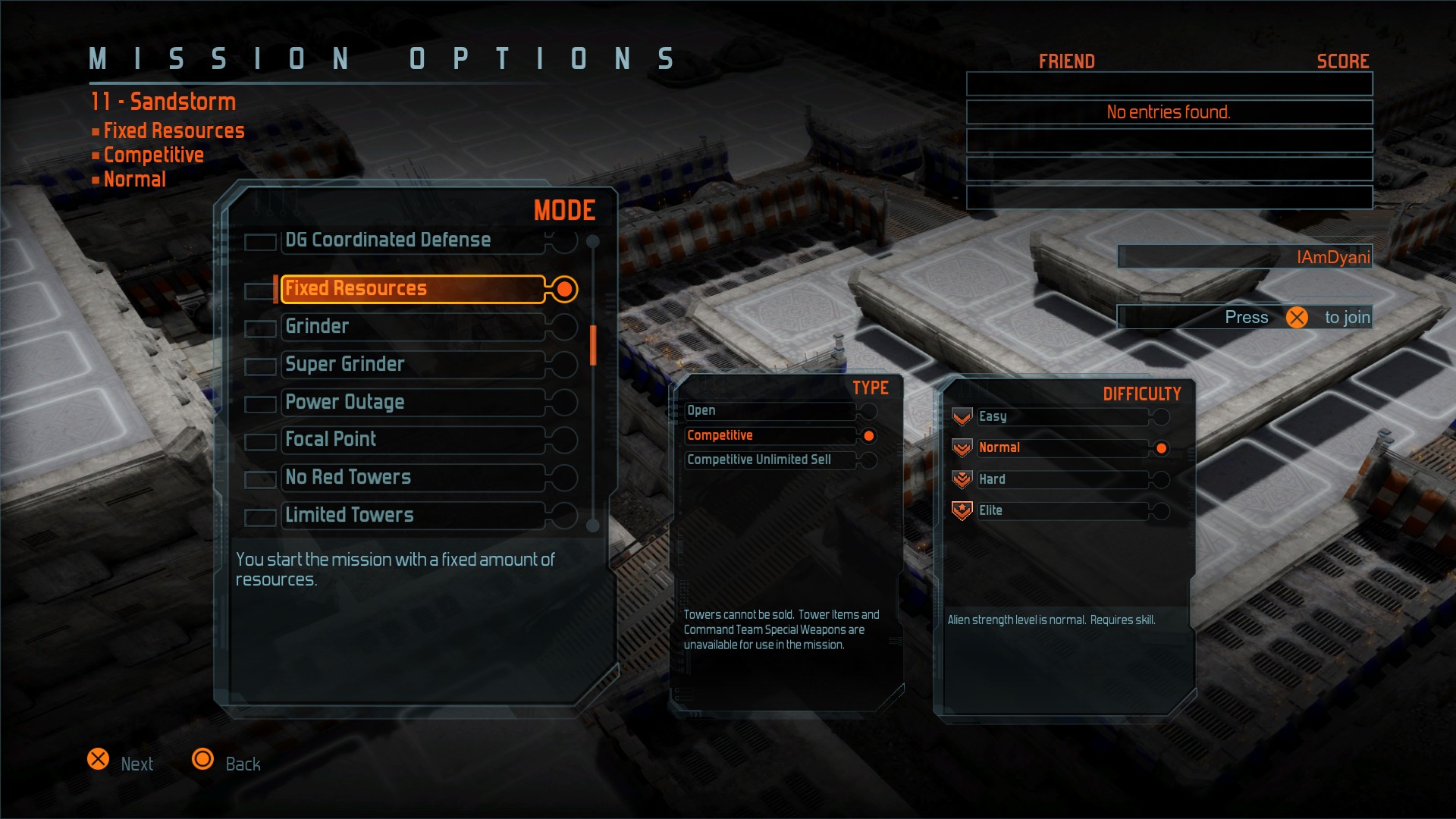Toggle the DG Coordinated Defense checkbox
Image resolution: width=1456 pixels, height=819 pixels.
[x=260, y=241]
